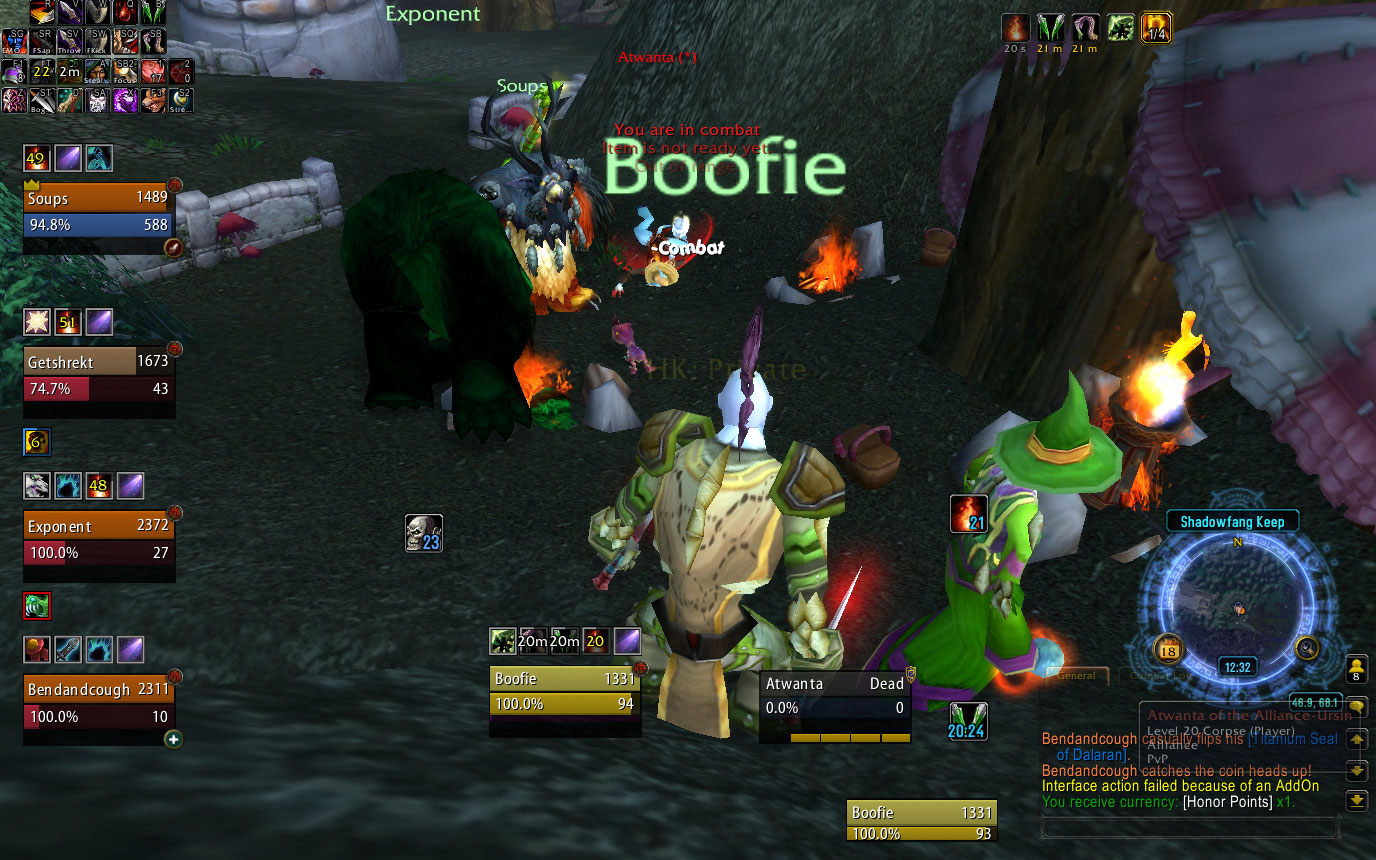The image size is (1376, 860).
Task: Select the Atwanta target frame
Action: pyautogui.click(x=834, y=695)
